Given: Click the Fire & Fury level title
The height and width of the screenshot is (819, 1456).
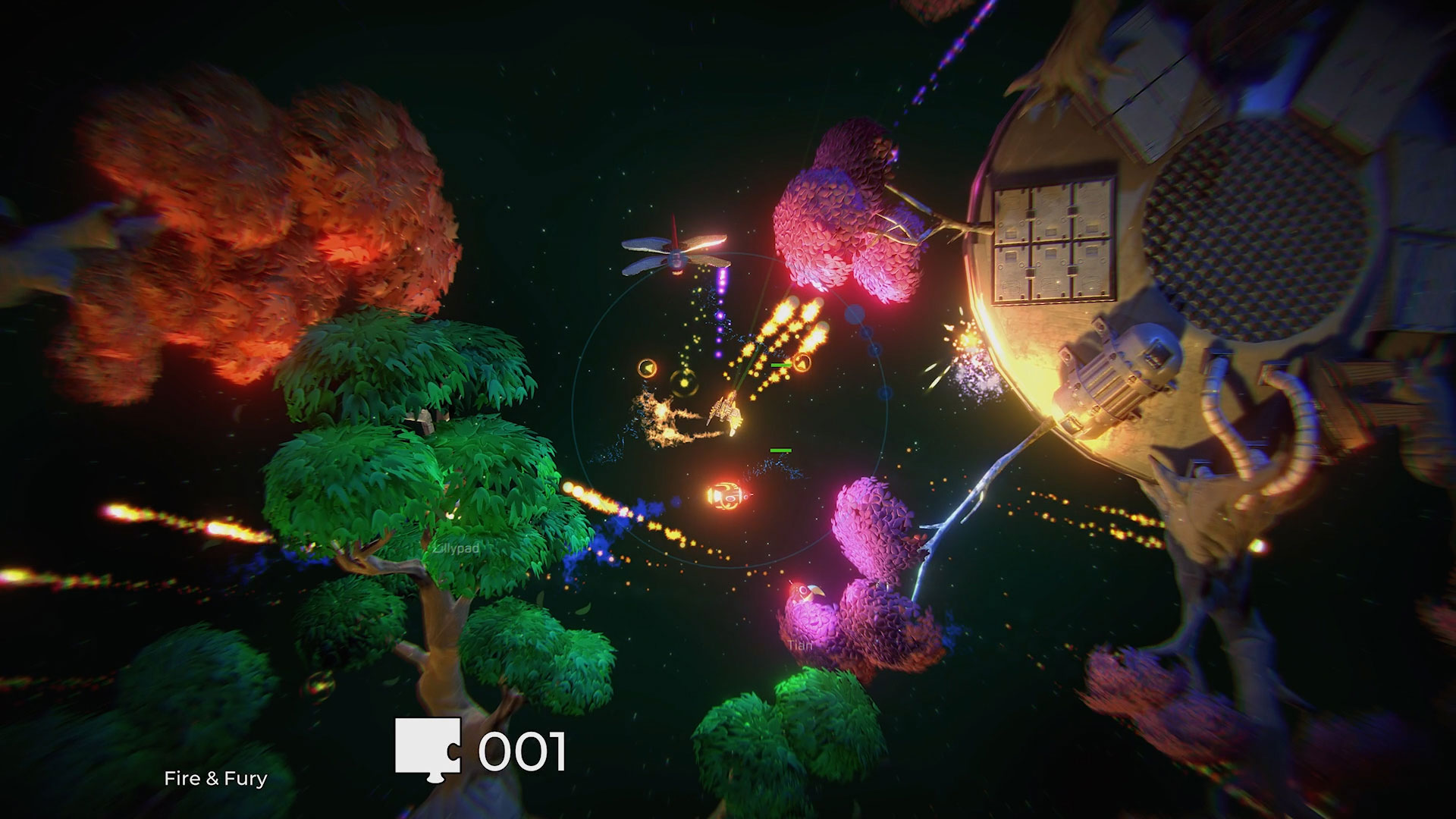Looking at the screenshot, I should (216, 778).
